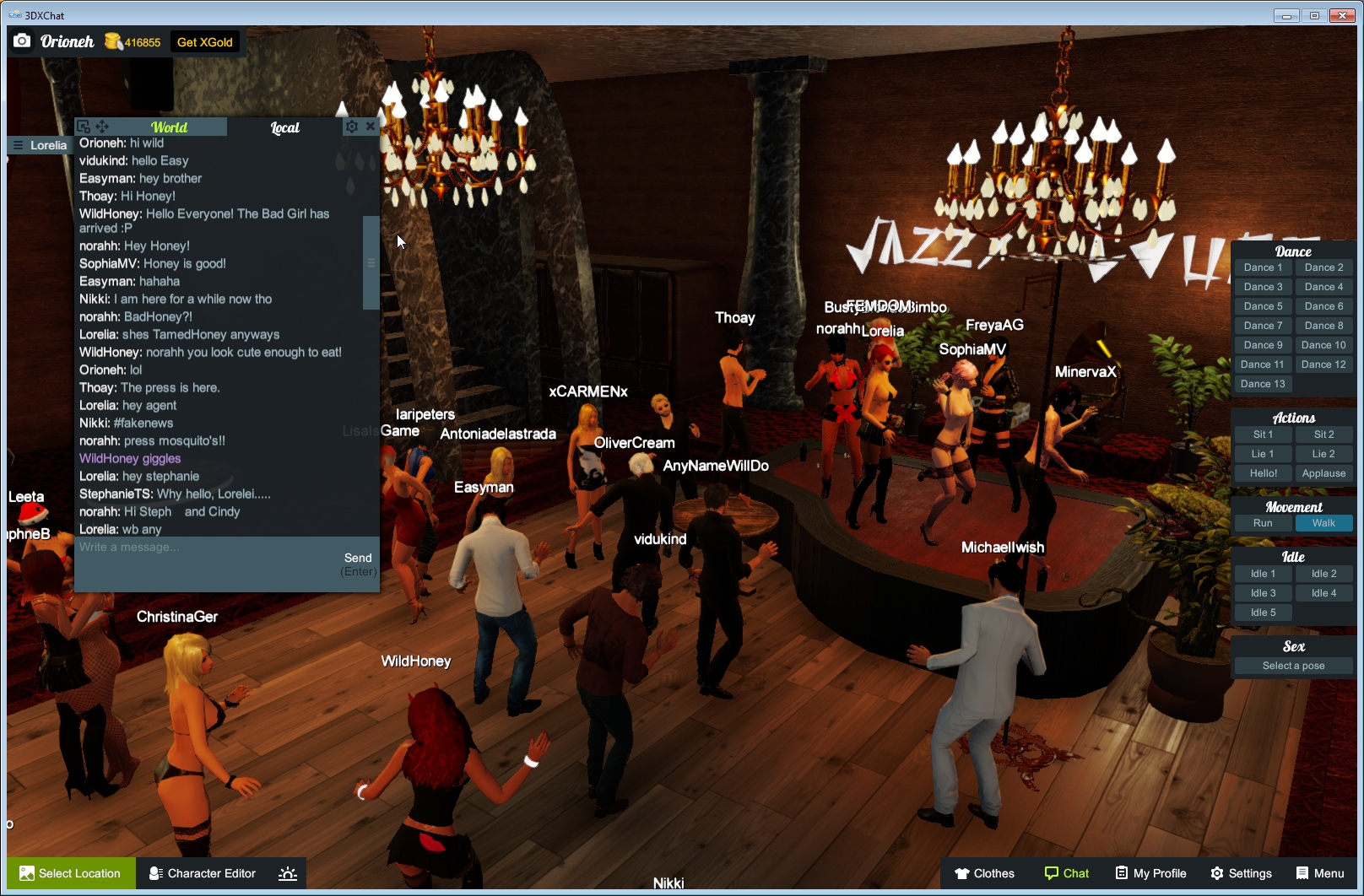
Task: Toggle the day/night lighting icon
Action: 288,873
